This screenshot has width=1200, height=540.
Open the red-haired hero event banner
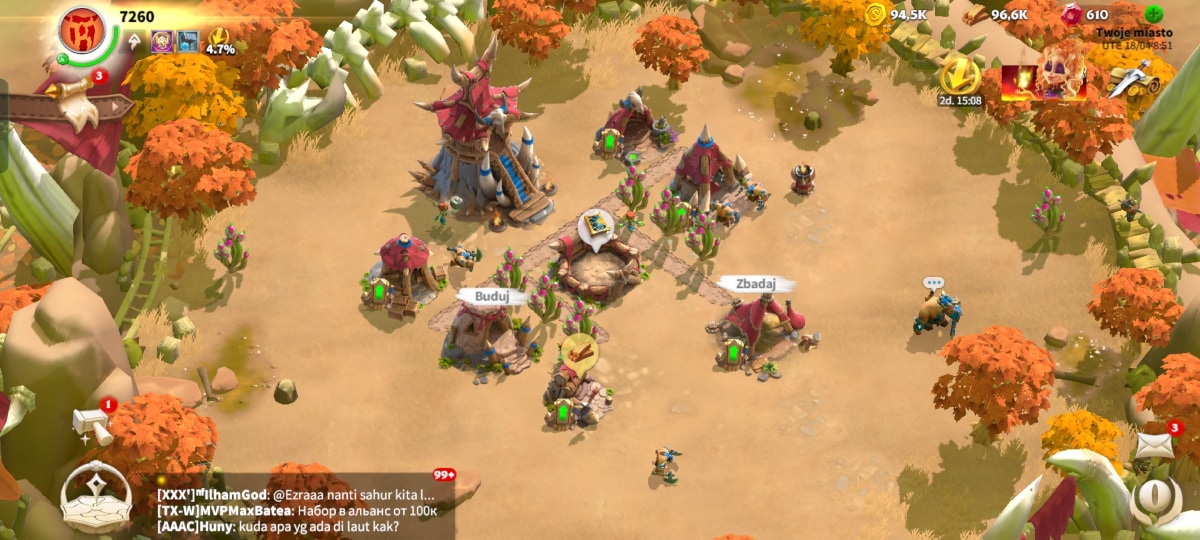click(1044, 76)
